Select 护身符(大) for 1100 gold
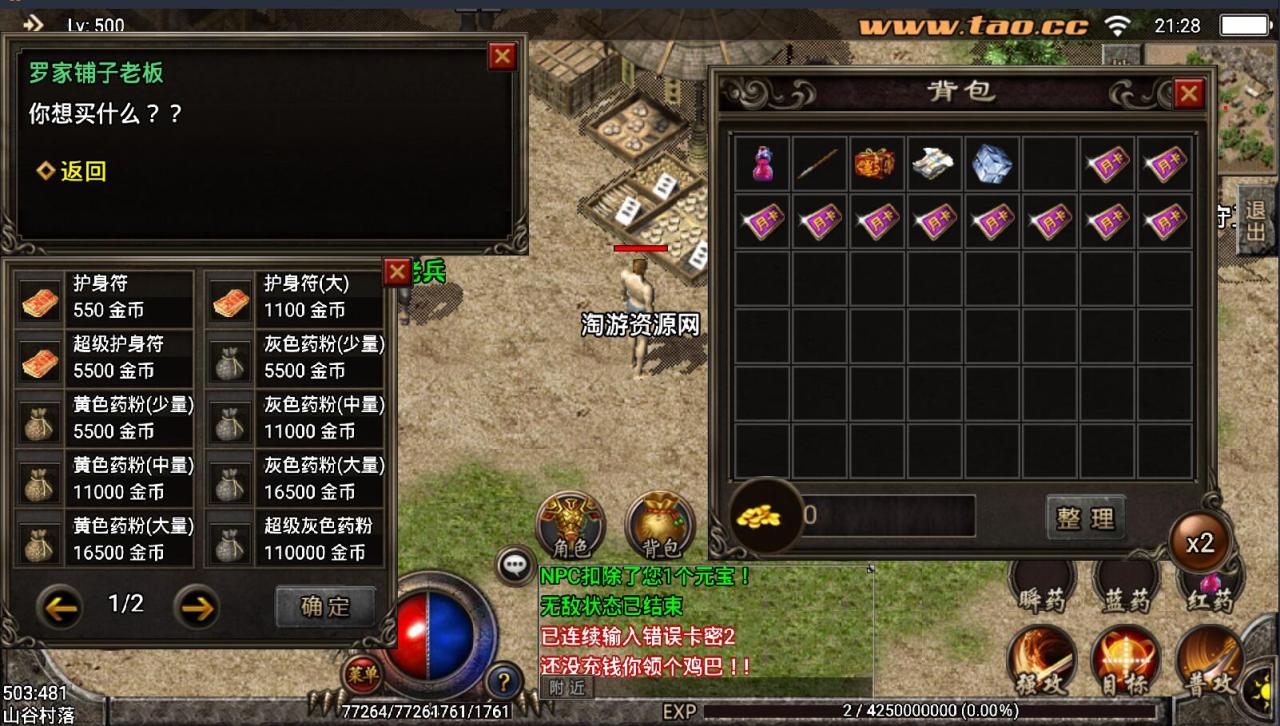This screenshot has height=726, width=1280. click(296, 298)
